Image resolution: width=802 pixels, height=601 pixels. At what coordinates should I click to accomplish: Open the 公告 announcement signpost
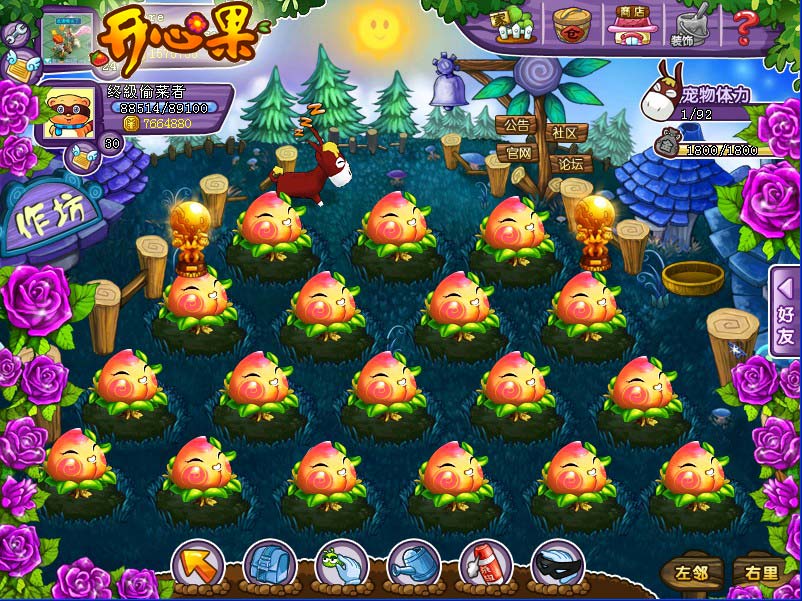[x=516, y=127]
